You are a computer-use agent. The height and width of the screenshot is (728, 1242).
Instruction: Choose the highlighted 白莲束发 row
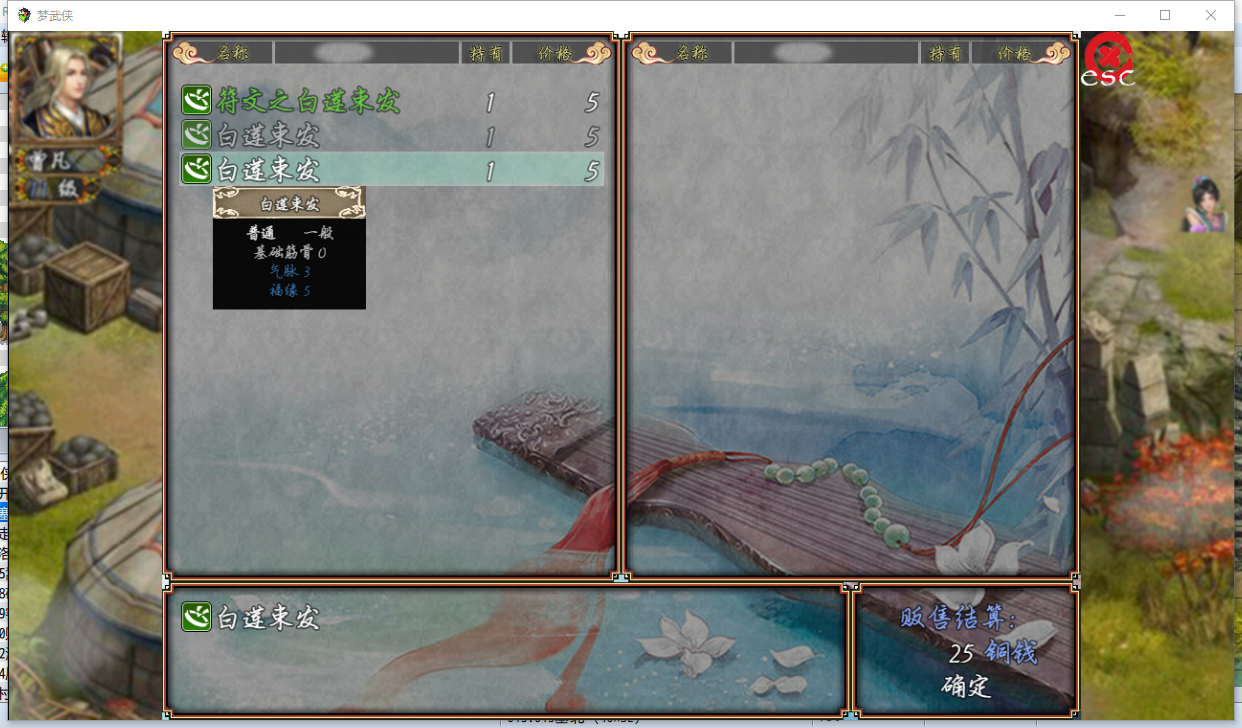click(390, 169)
